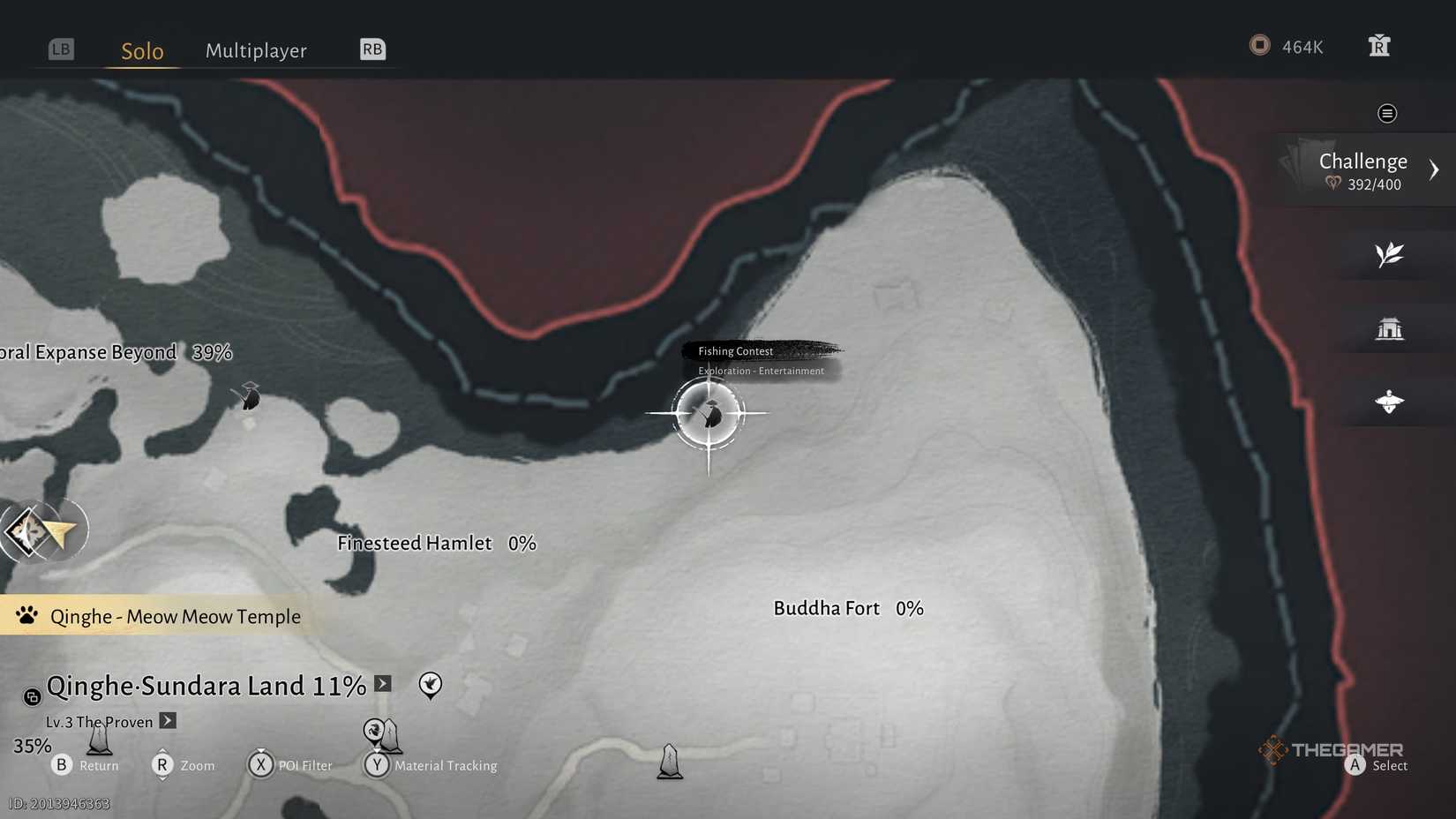Click the coin icon next to 464K
This screenshot has width=1456, height=819.
[1259, 45]
